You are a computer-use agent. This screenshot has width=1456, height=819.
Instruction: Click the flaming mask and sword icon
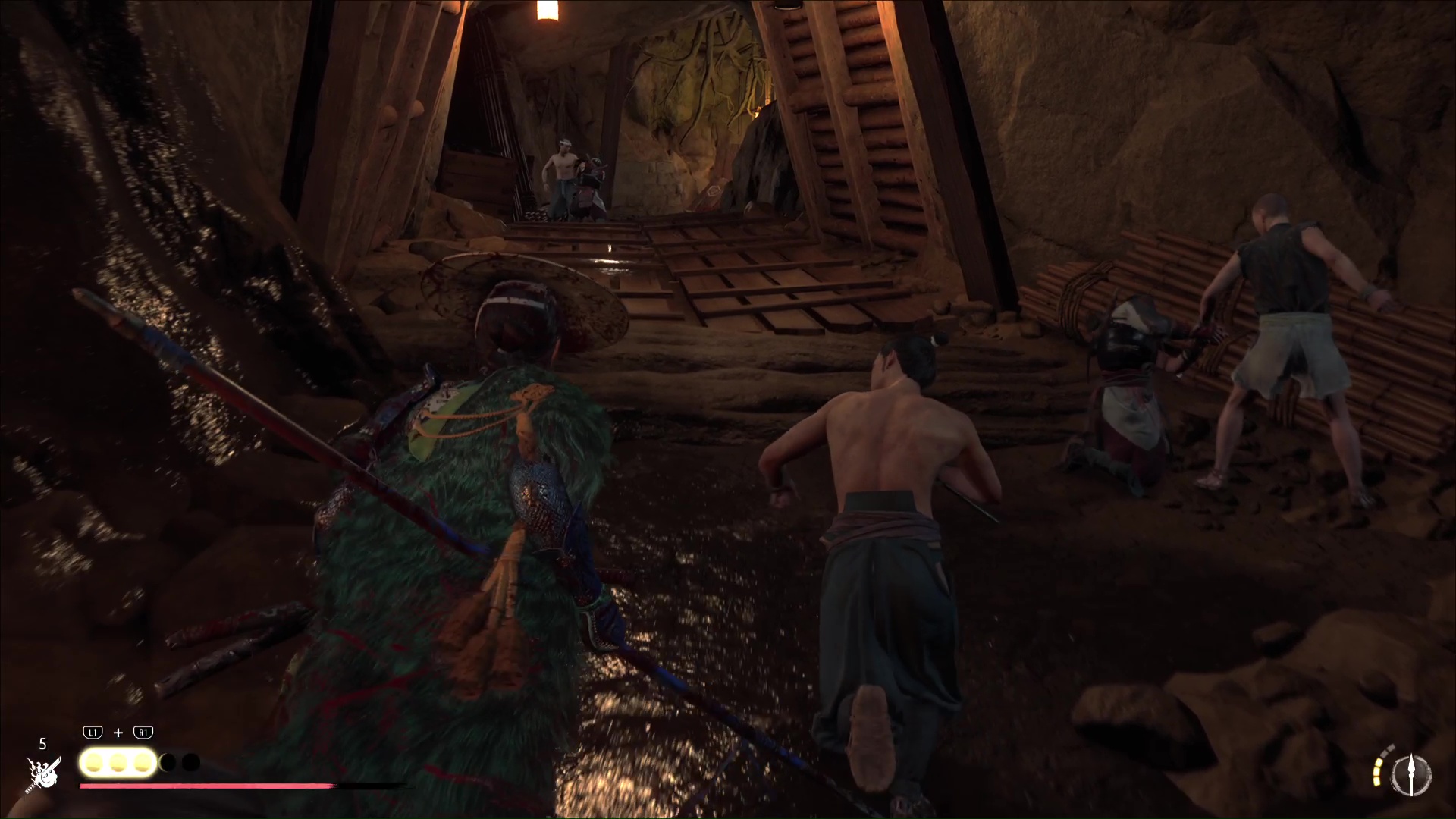tap(43, 774)
